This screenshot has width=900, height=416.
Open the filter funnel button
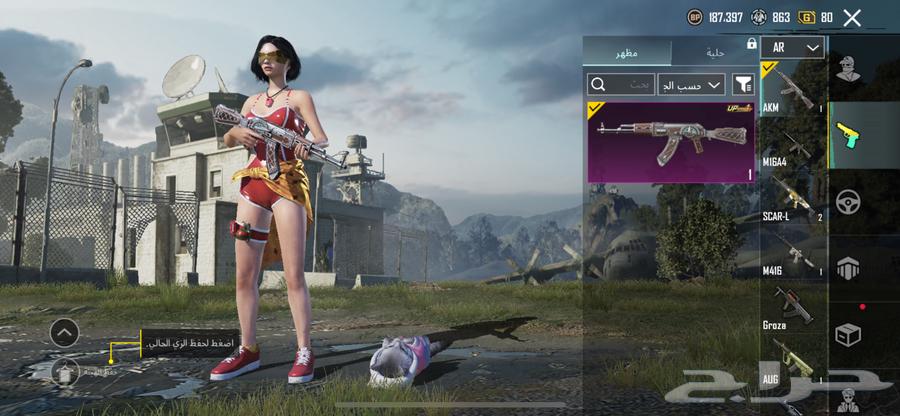(743, 84)
